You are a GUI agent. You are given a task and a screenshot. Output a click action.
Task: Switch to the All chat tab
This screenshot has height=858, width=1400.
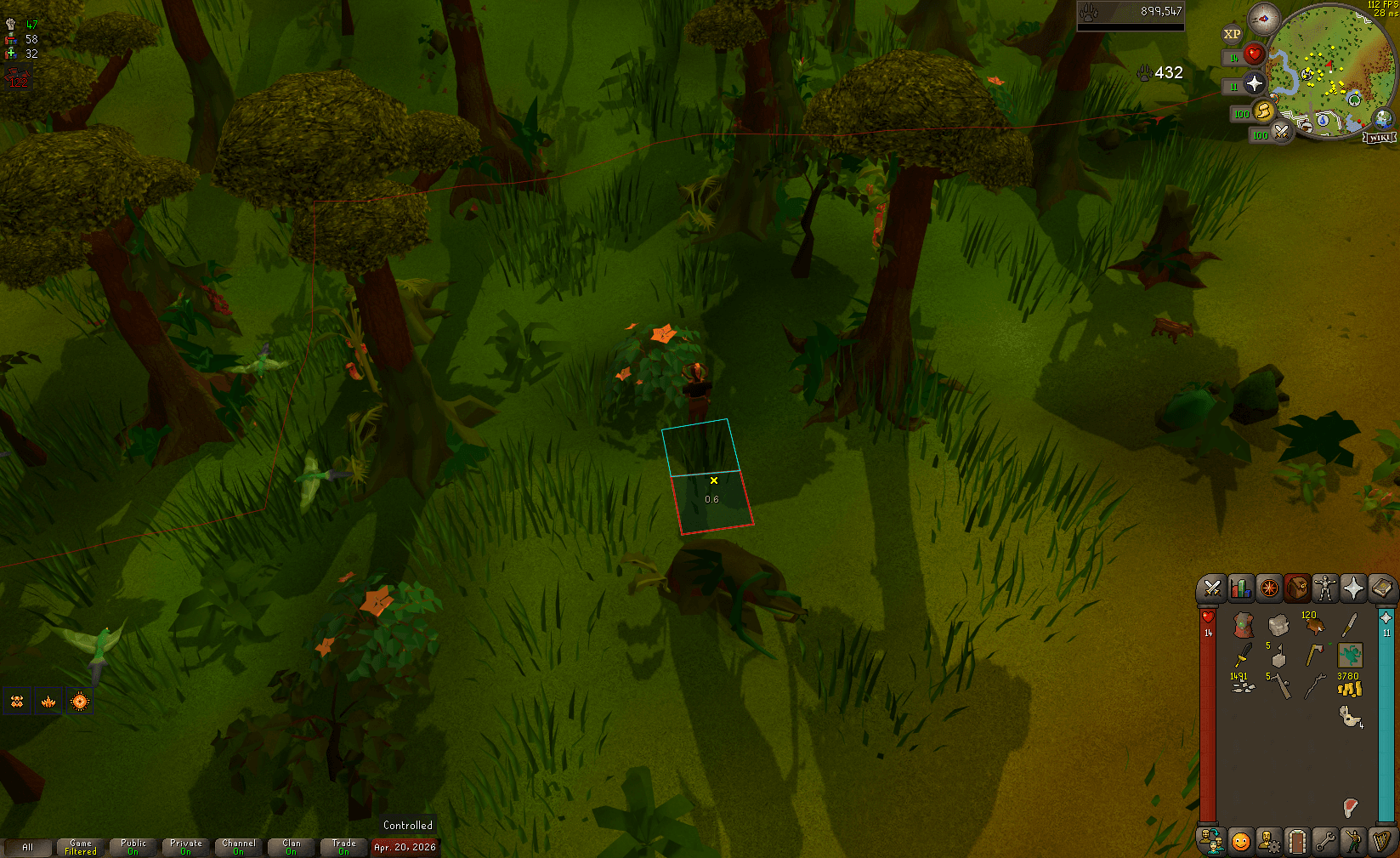pyautogui.click(x=28, y=846)
